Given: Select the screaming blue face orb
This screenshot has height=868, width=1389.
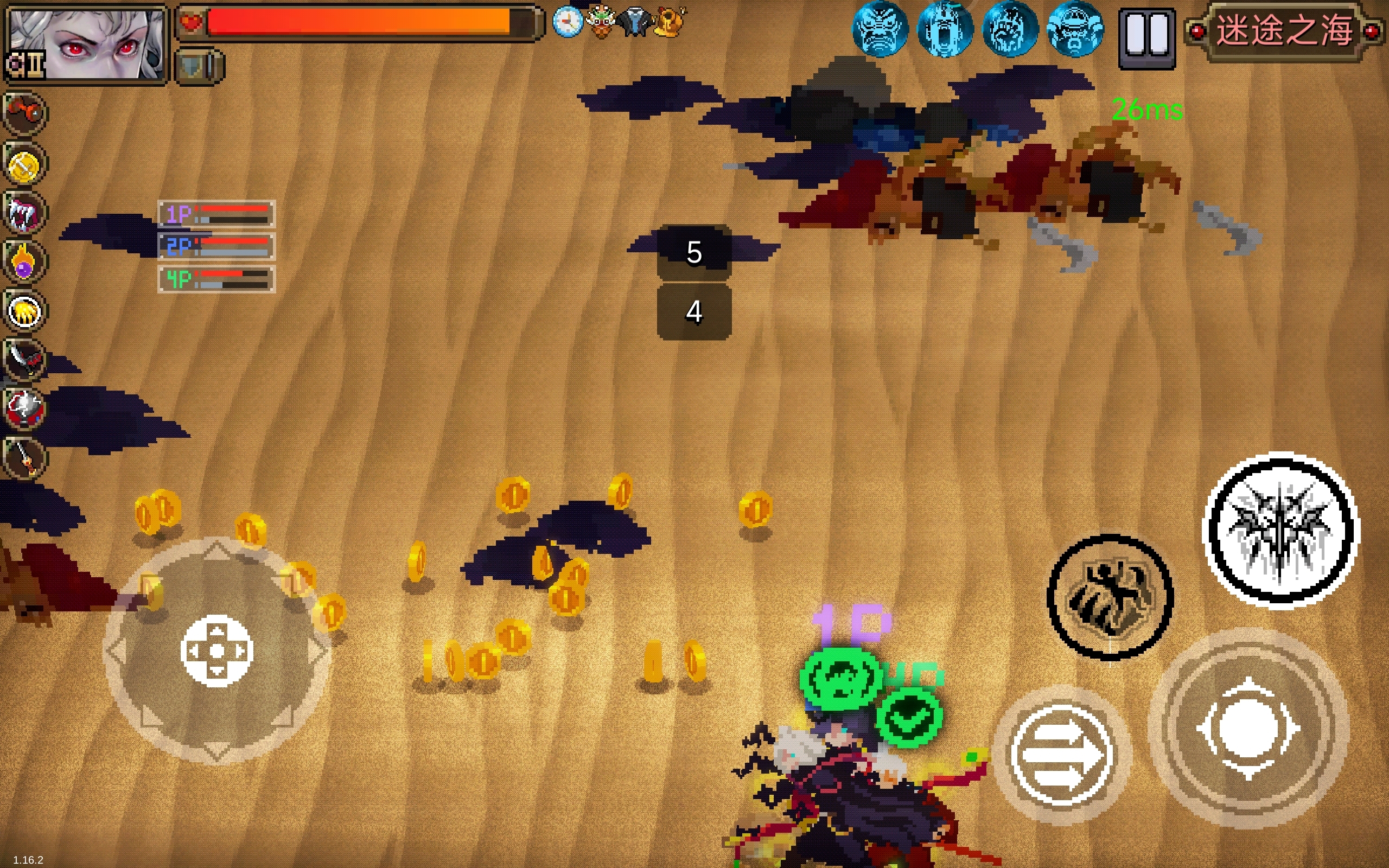Looking at the screenshot, I should (945, 30).
